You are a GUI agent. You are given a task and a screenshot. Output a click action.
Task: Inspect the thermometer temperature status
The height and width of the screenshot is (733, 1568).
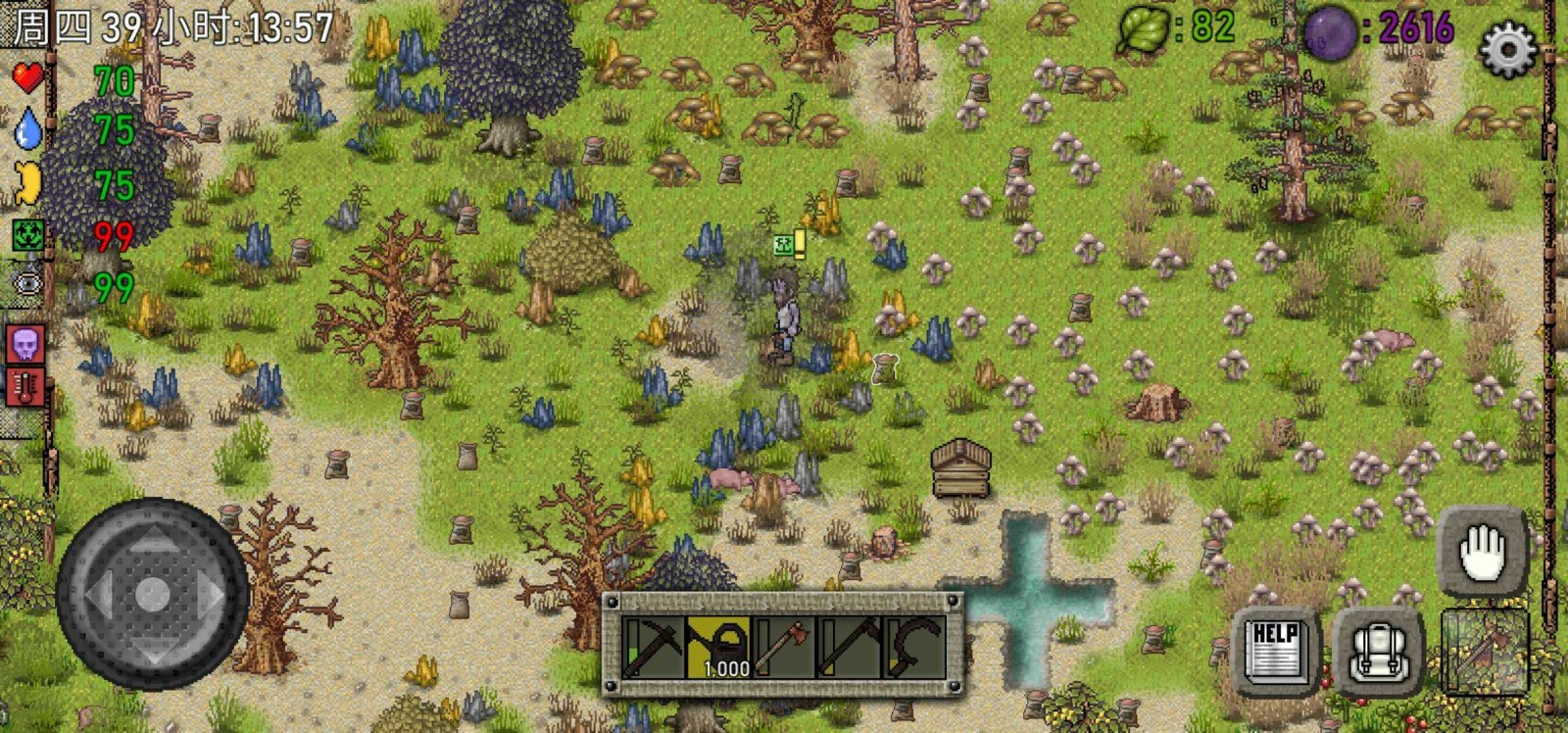pyautogui.click(x=25, y=388)
